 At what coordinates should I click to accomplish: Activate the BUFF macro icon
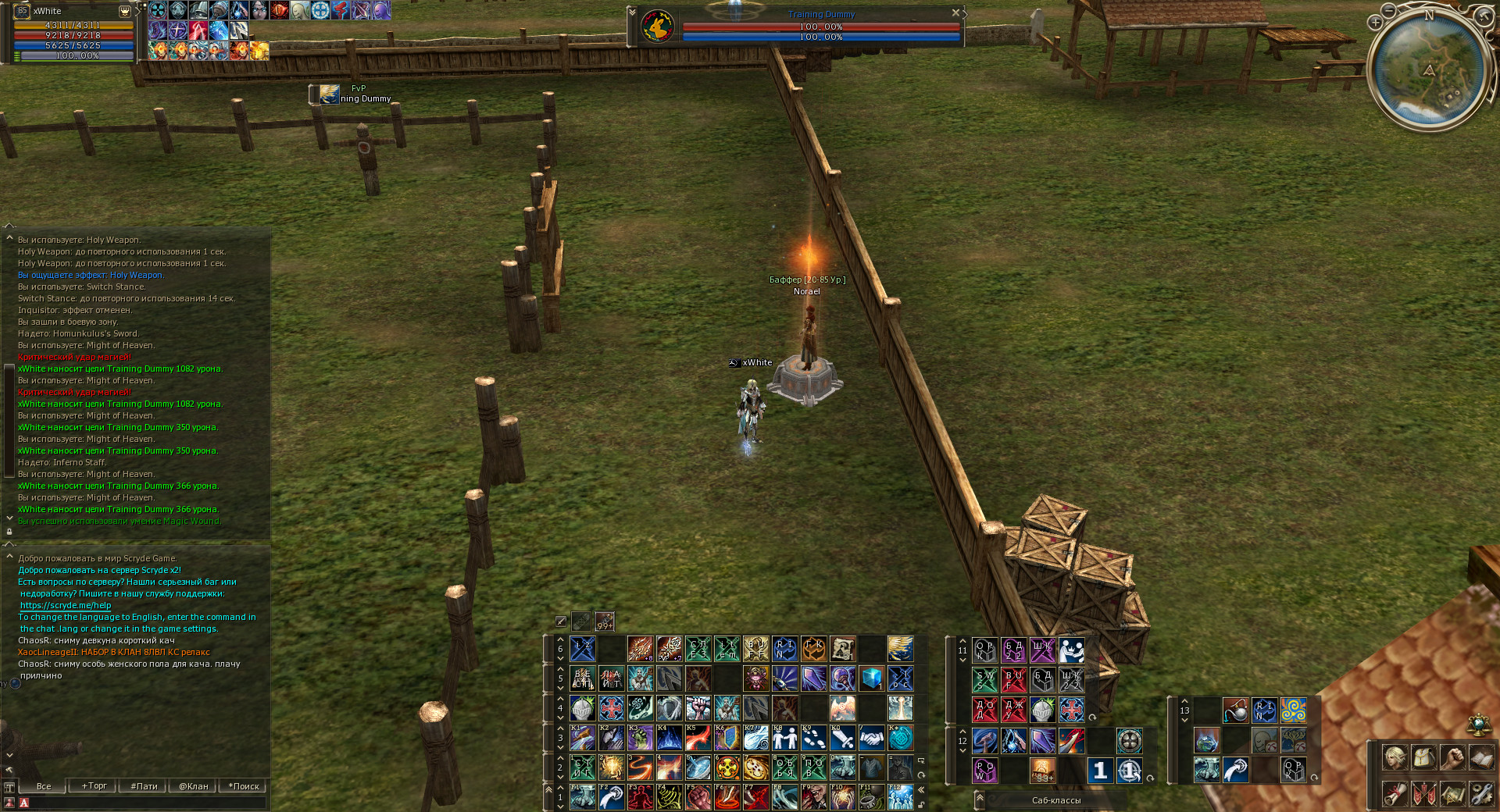coord(1013,679)
